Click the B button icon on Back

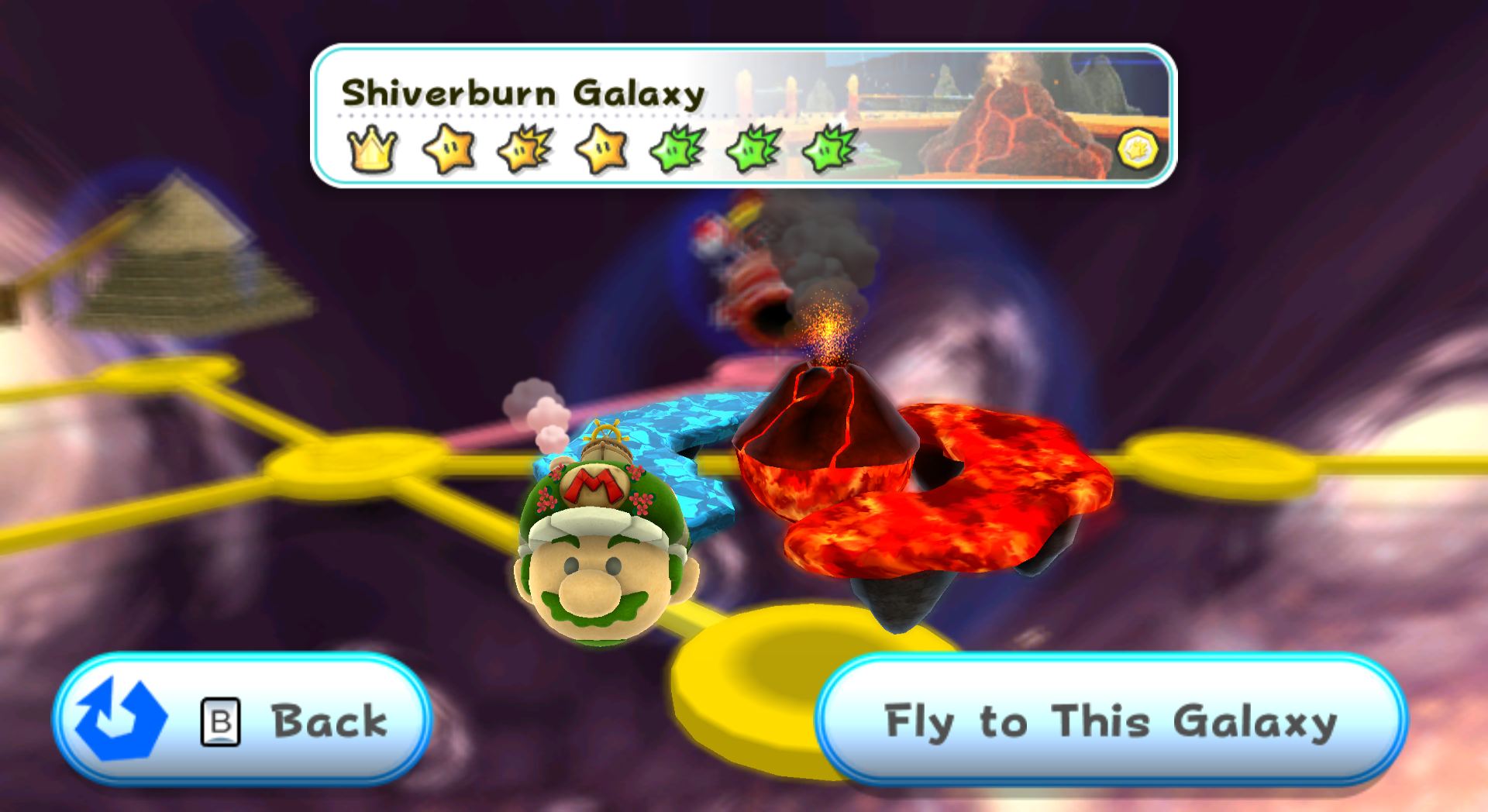pos(219,721)
